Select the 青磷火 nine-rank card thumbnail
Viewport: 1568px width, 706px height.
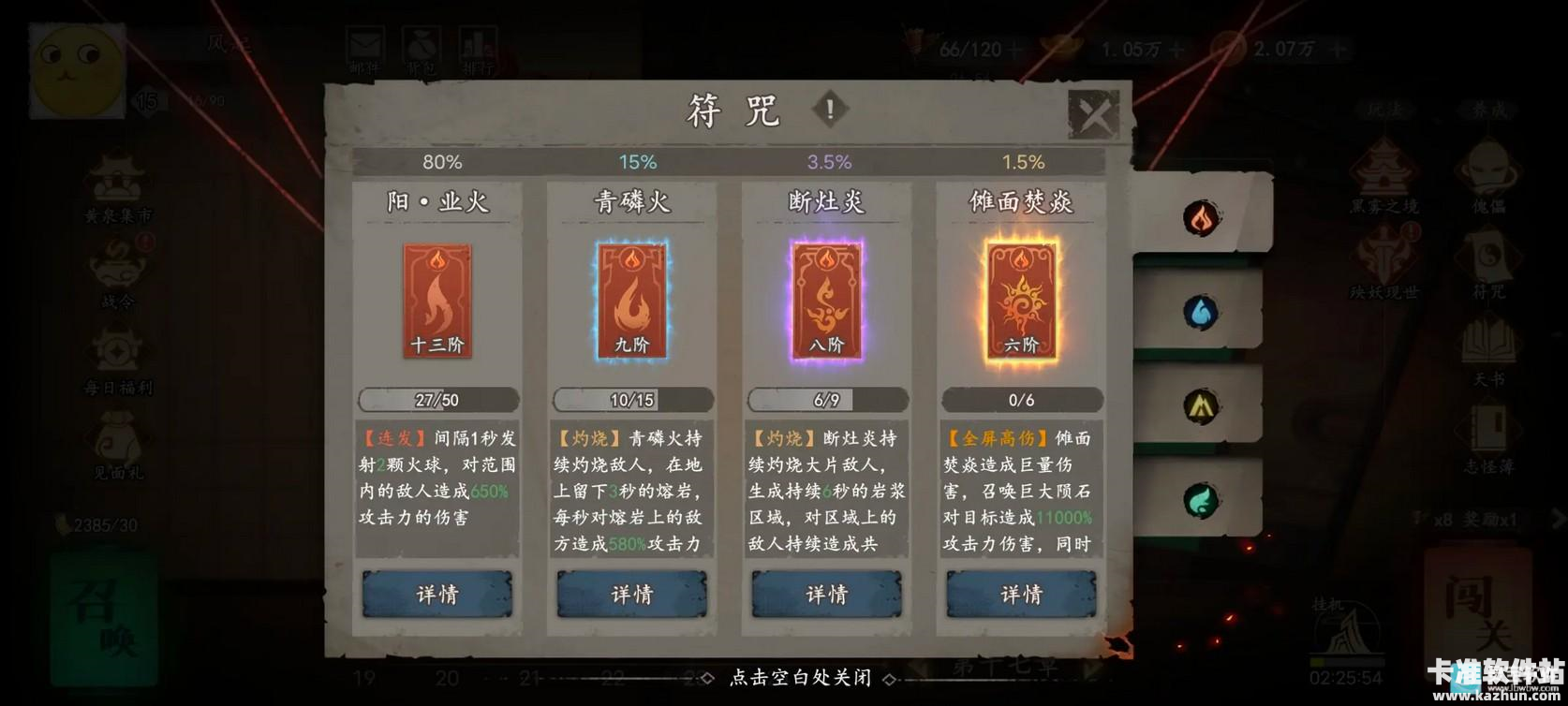[x=631, y=302]
